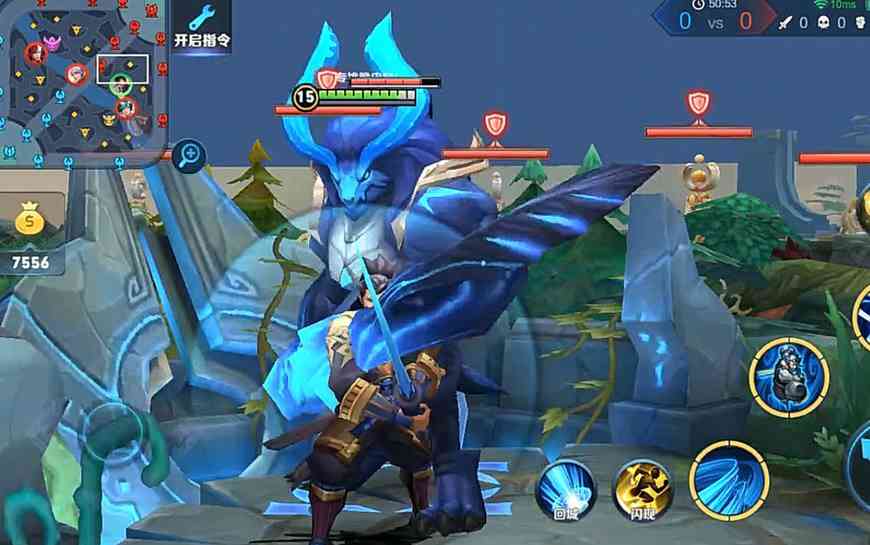Click the magnifier beside the minimap
Viewport: 870px width, 545px height.
[188, 155]
